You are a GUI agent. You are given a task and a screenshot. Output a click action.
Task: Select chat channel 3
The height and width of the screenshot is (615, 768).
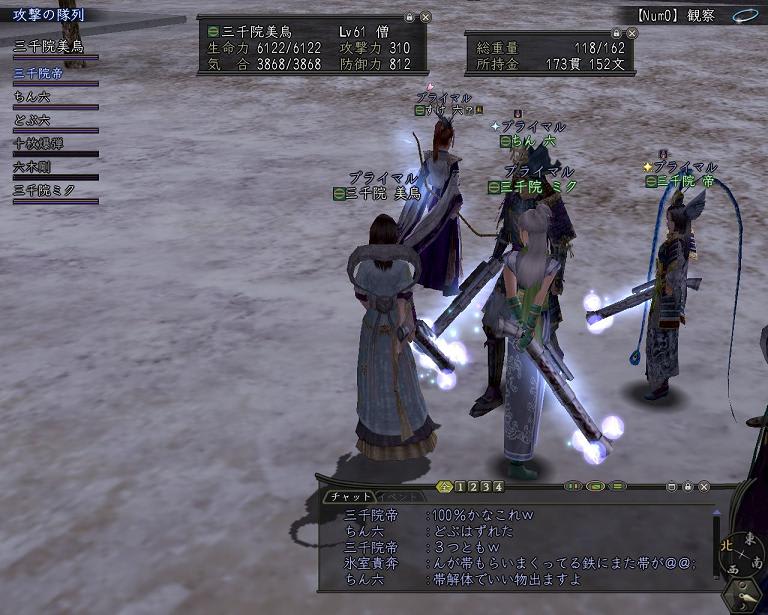(x=486, y=487)
